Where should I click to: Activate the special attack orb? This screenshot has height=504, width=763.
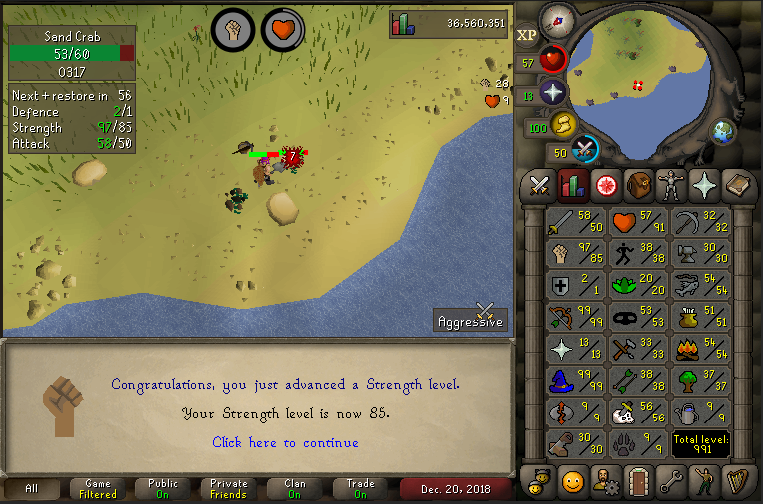pyautogui.click(x=585, y=149)
